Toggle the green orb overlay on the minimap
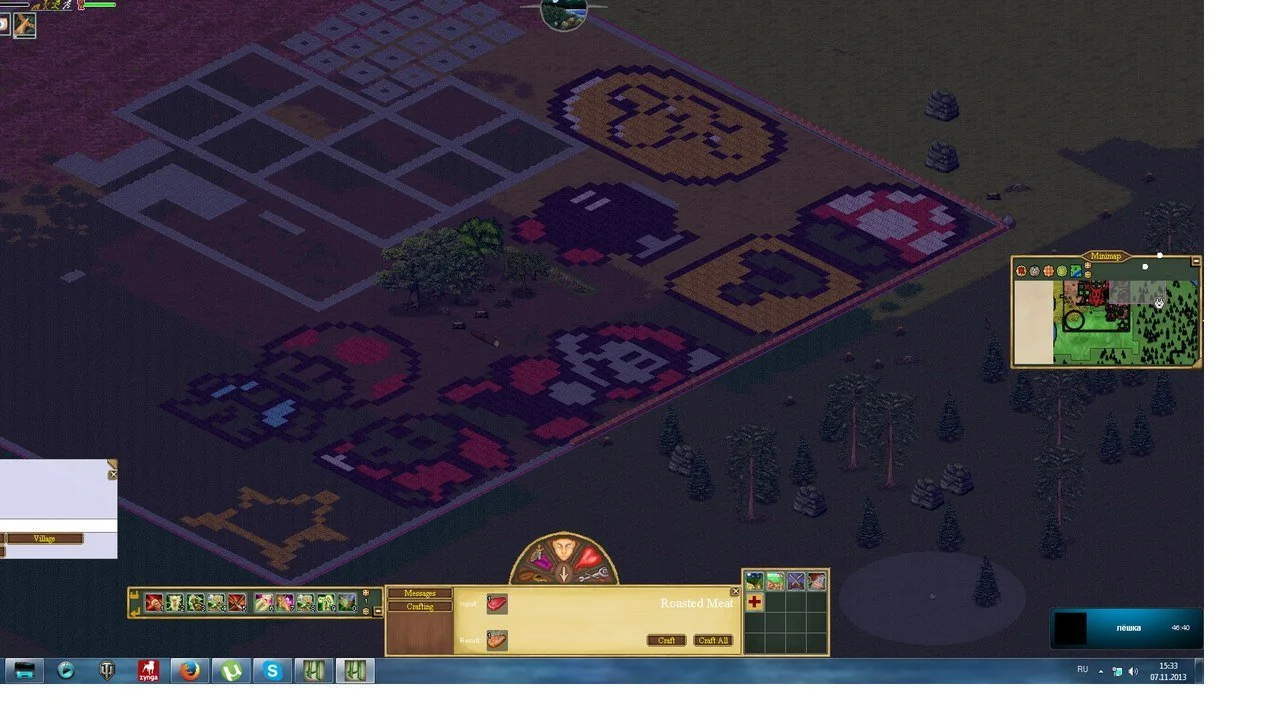The image size is (1280, 720). [x=1061, y=270]
